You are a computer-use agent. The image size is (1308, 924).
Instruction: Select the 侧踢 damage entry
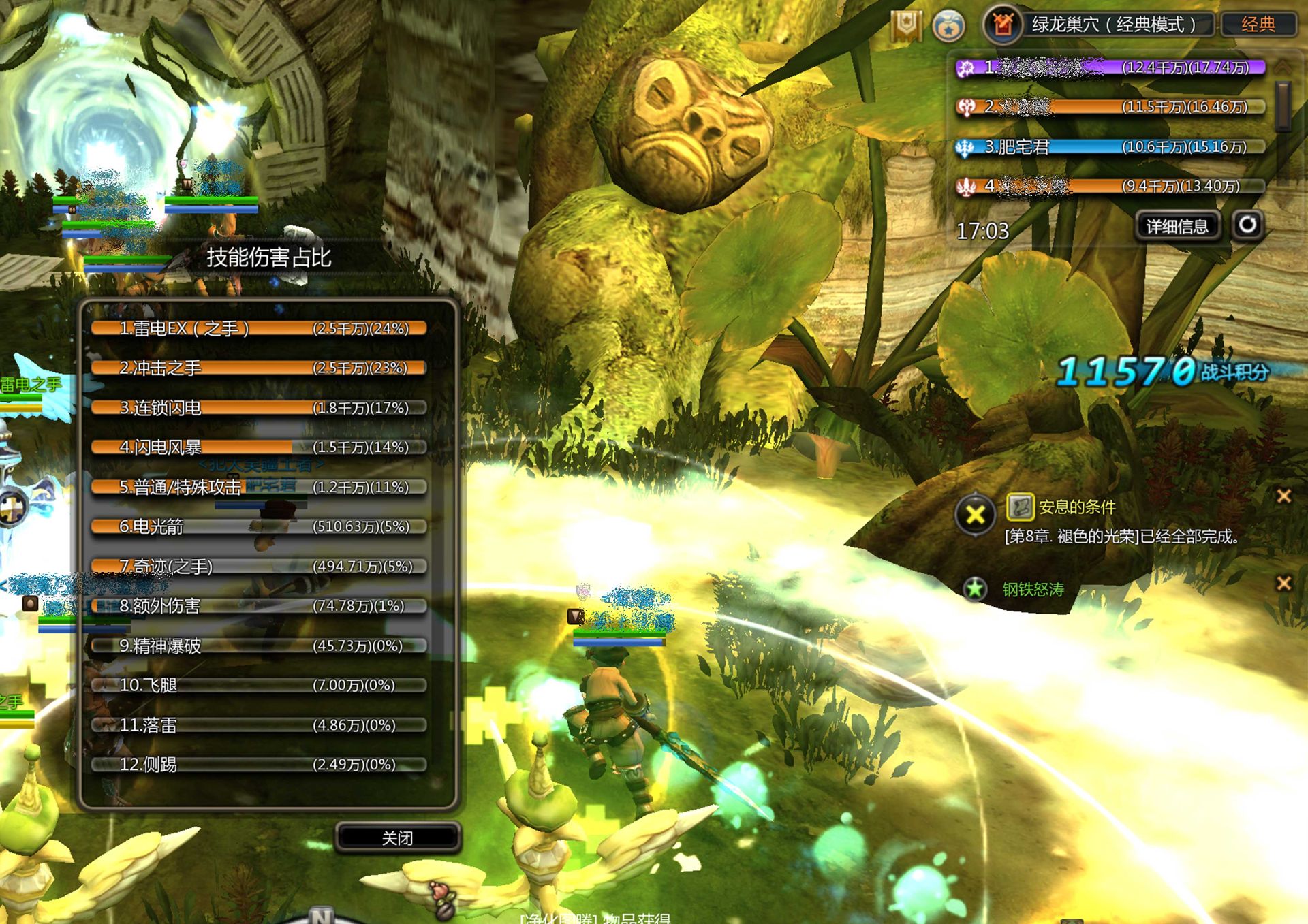259,765
